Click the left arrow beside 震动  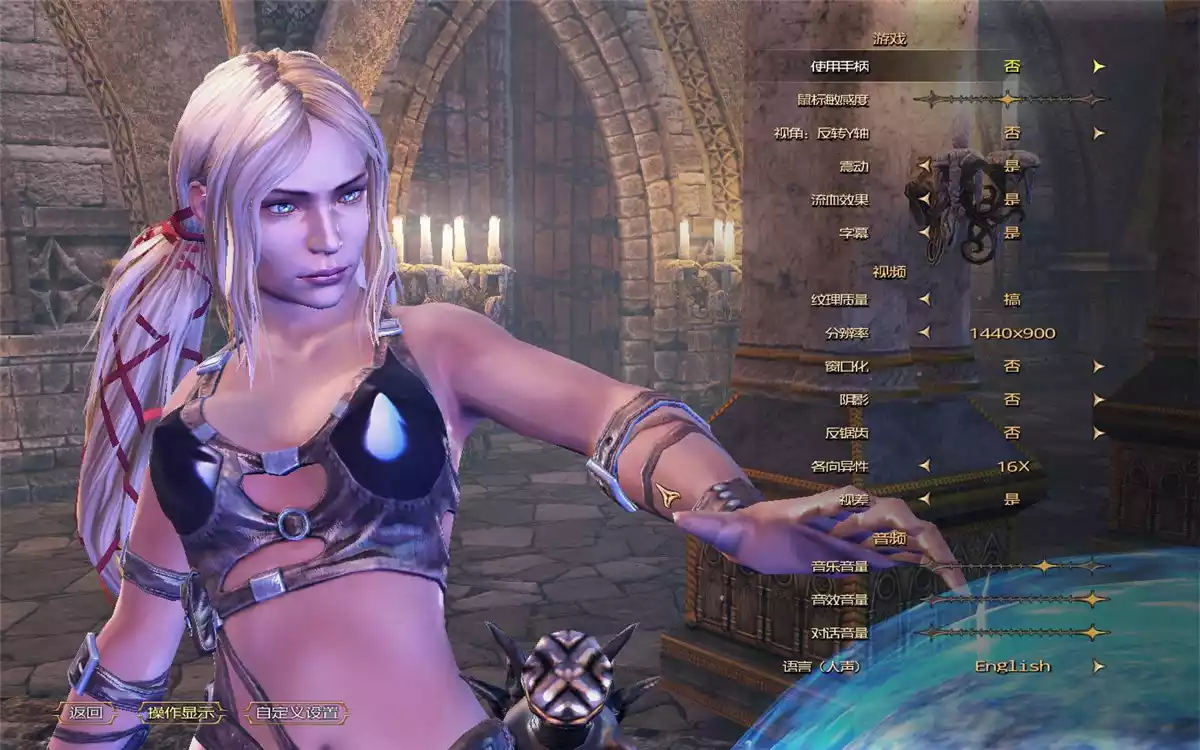(924, 166)
